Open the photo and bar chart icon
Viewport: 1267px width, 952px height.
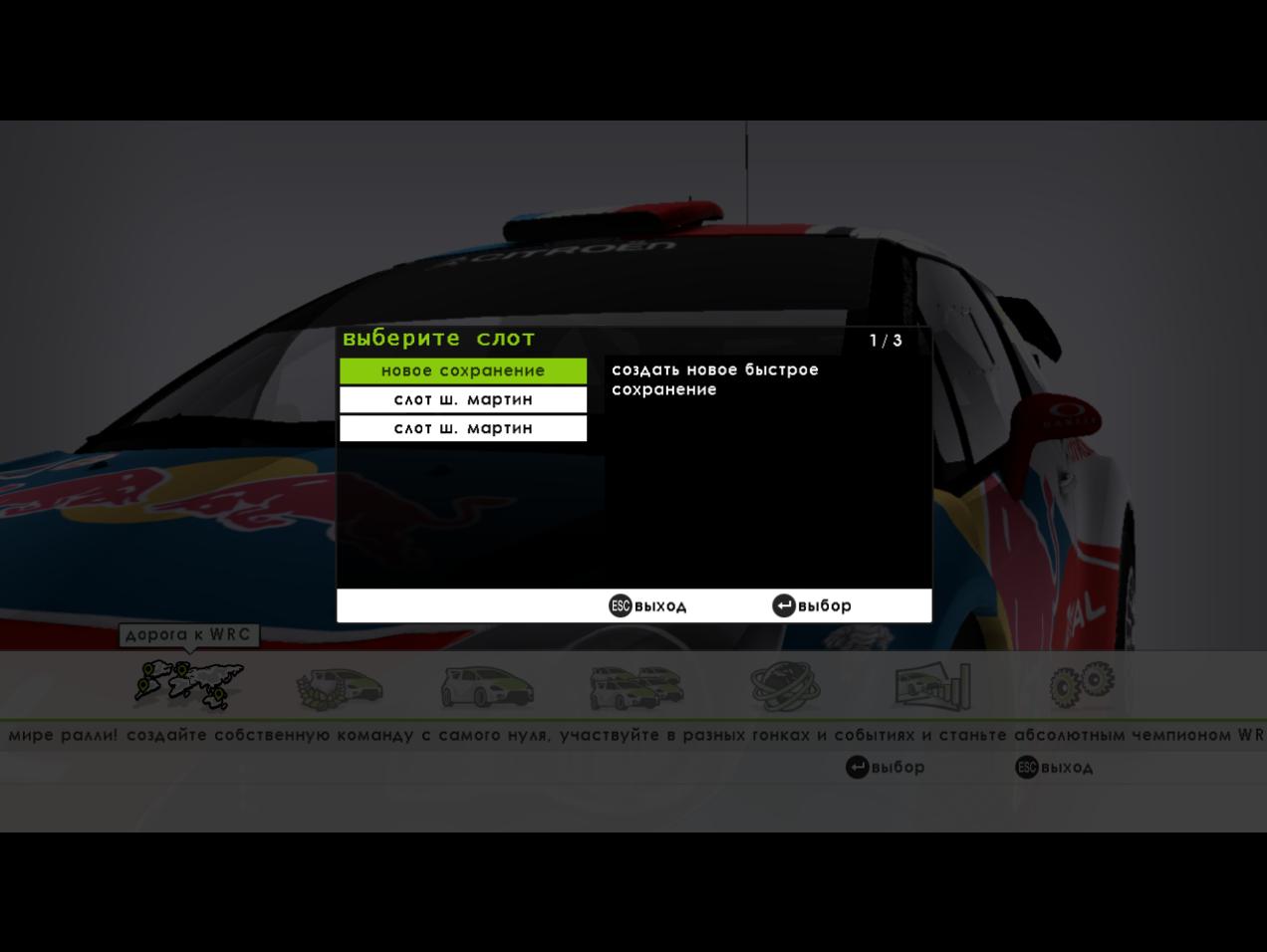click(x=932, y=686)
